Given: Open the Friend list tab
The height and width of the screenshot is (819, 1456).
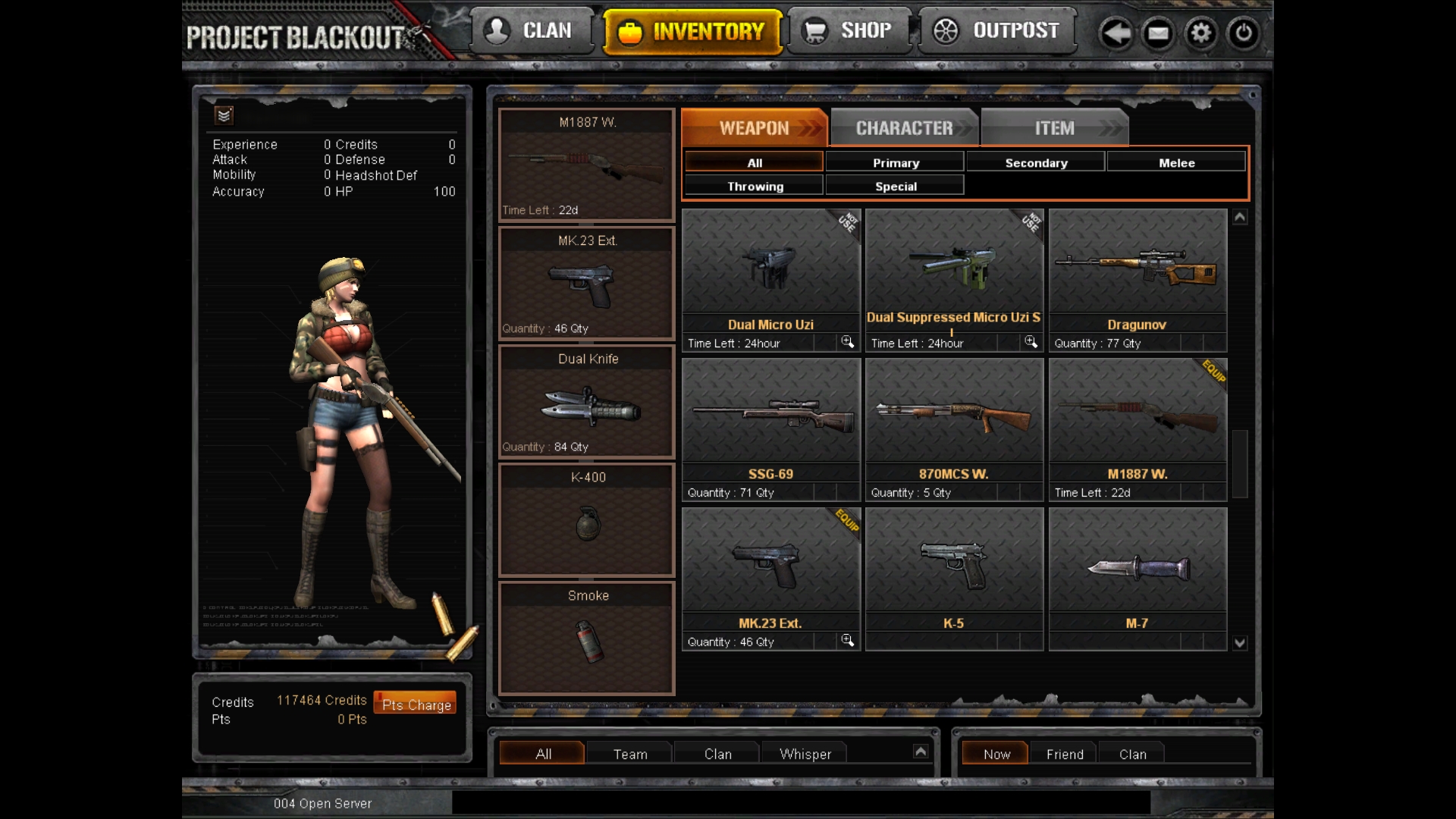Looking at the screenshot, I should (1064, 754).
